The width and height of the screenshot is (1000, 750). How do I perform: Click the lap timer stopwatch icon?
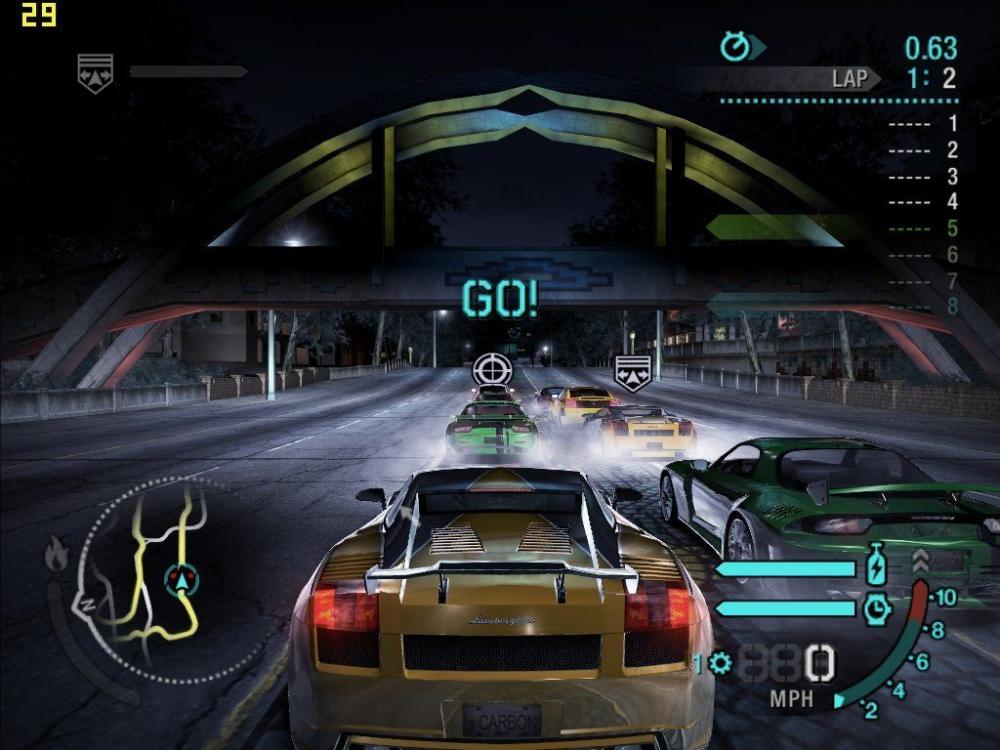point(736,46)
